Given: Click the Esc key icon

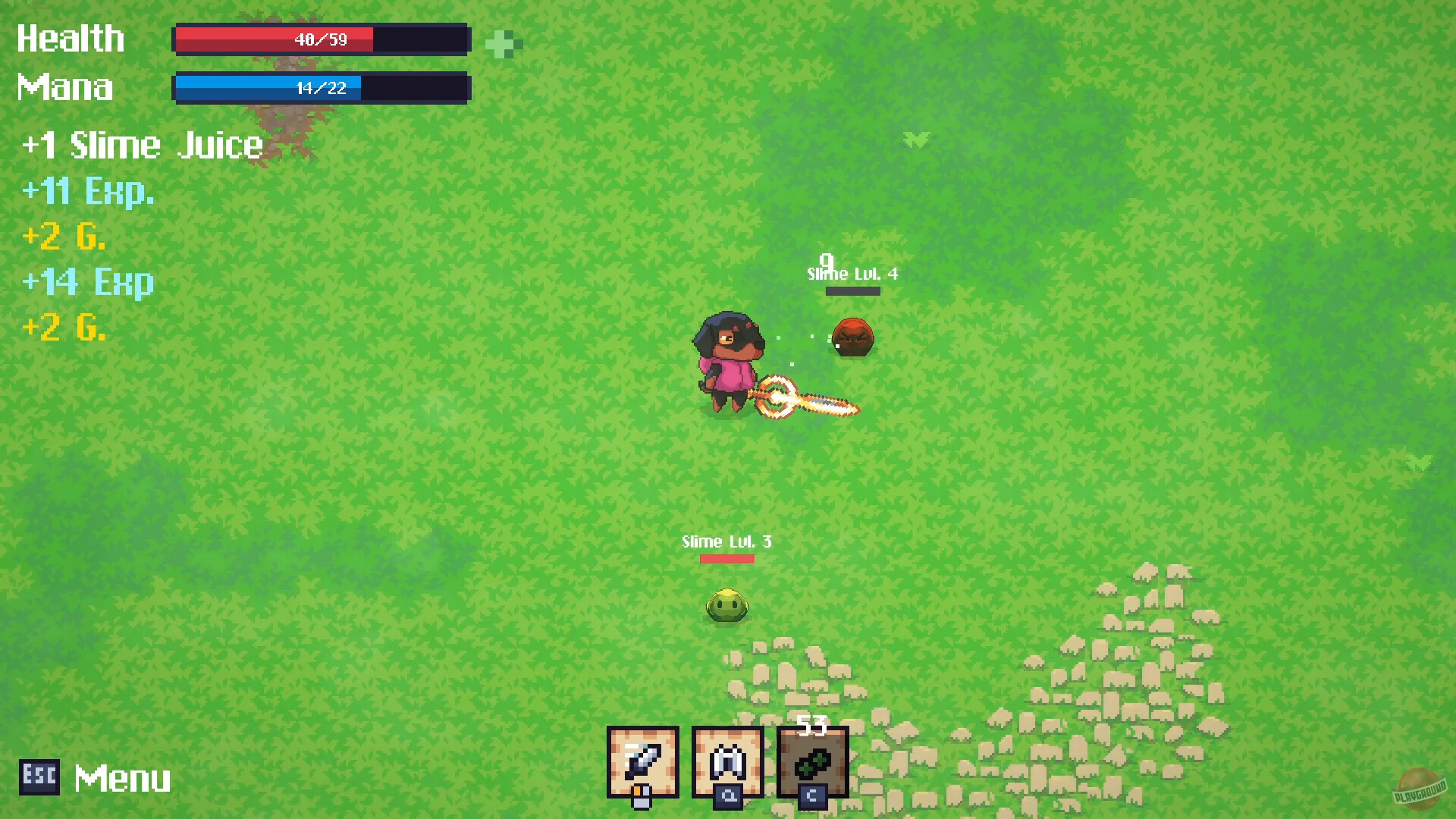Looking at the screenshot, I should [x=39, y=777].
